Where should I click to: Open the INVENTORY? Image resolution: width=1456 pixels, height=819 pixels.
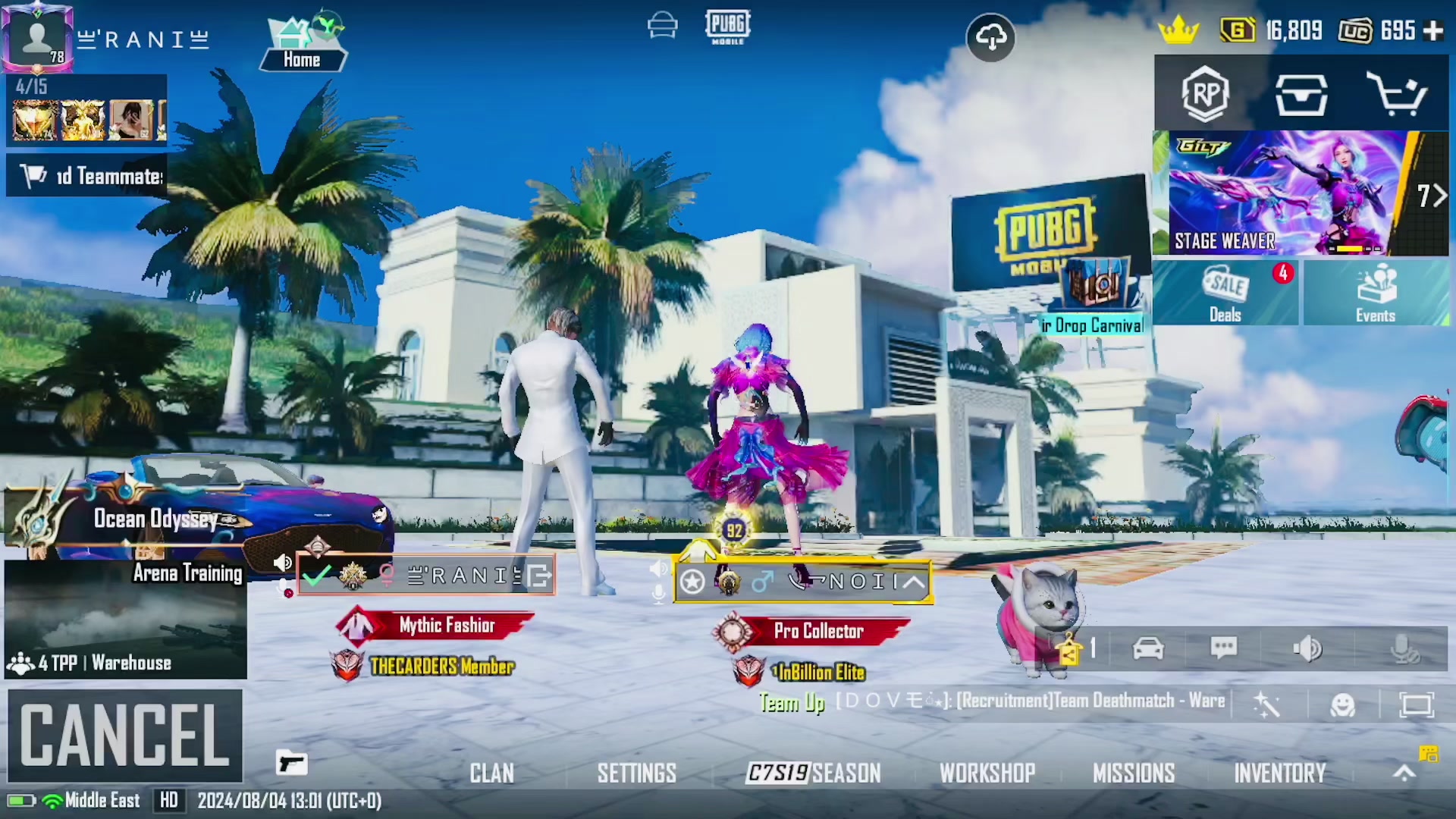[1280, 773]
